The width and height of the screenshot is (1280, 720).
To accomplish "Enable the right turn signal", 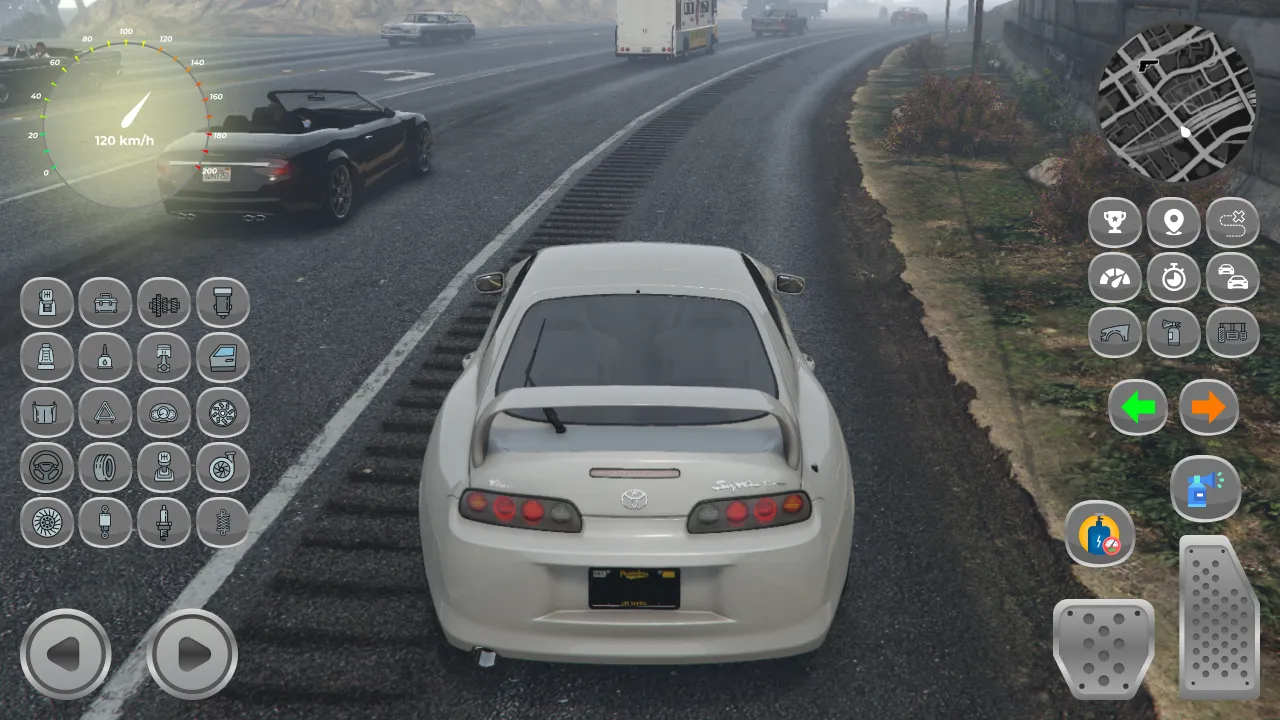I will coord(1208,408).
